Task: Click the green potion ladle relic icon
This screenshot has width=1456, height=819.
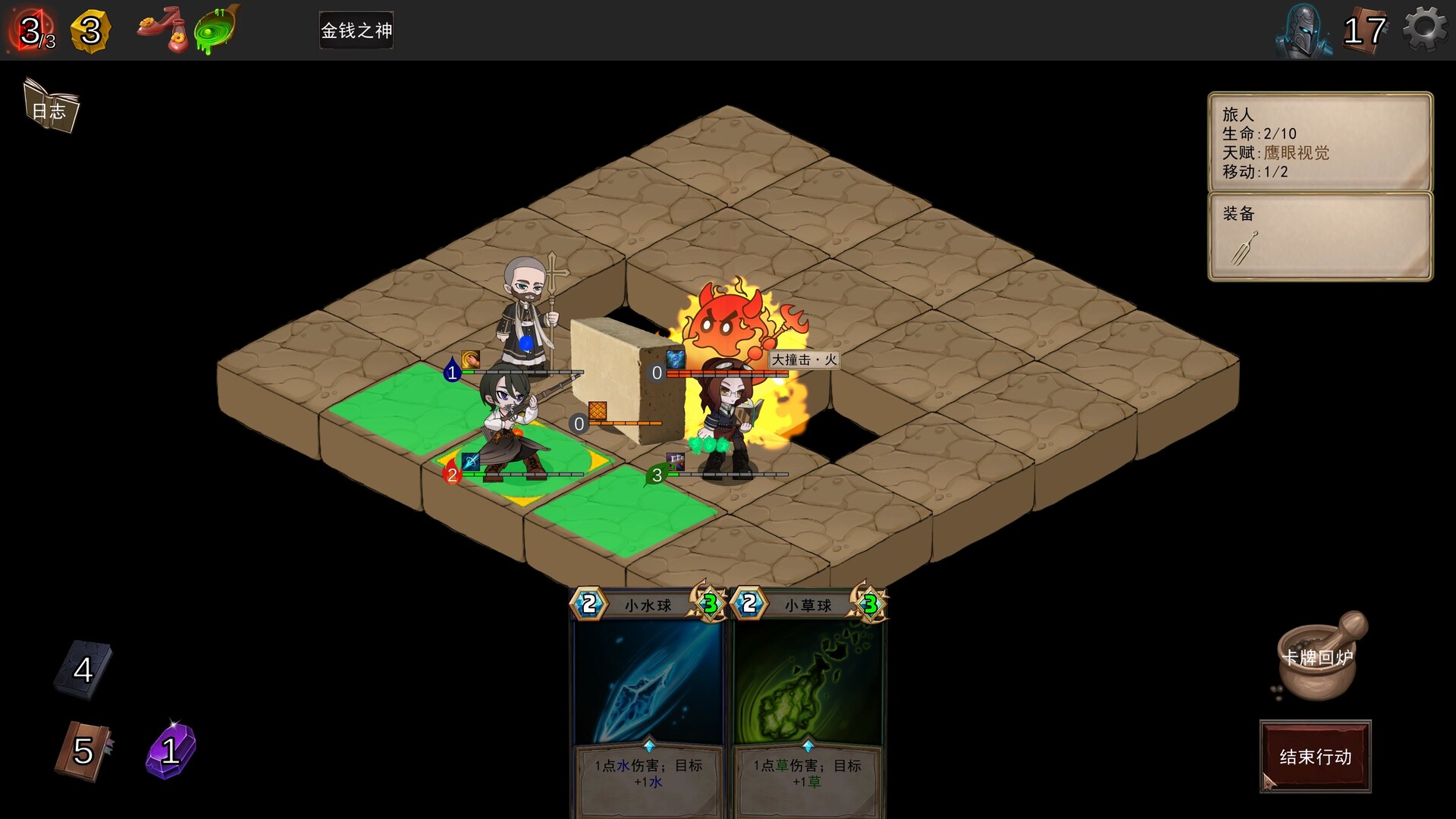Action: (x=214, y=29)
